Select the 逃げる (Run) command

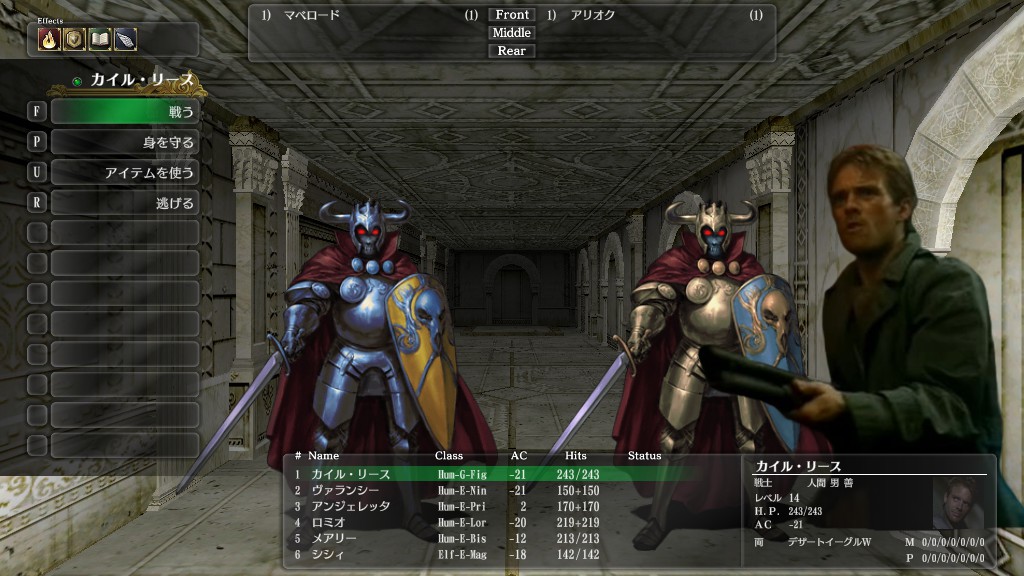tap(124, 203)
